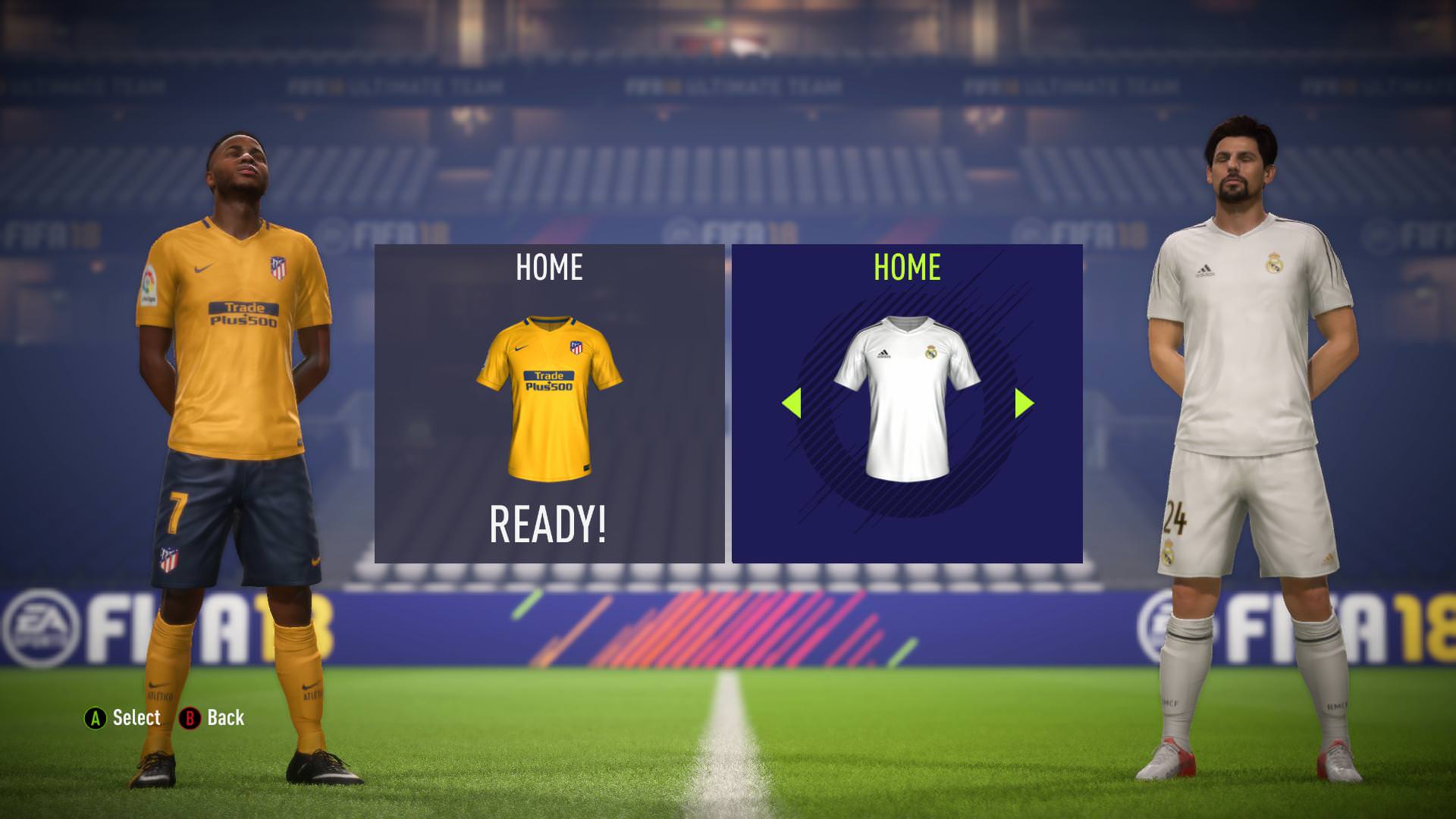Screen dimensions: 1456x819
Task: Click the HOME label above the yellow kit
Action: [x=548, y=267]
